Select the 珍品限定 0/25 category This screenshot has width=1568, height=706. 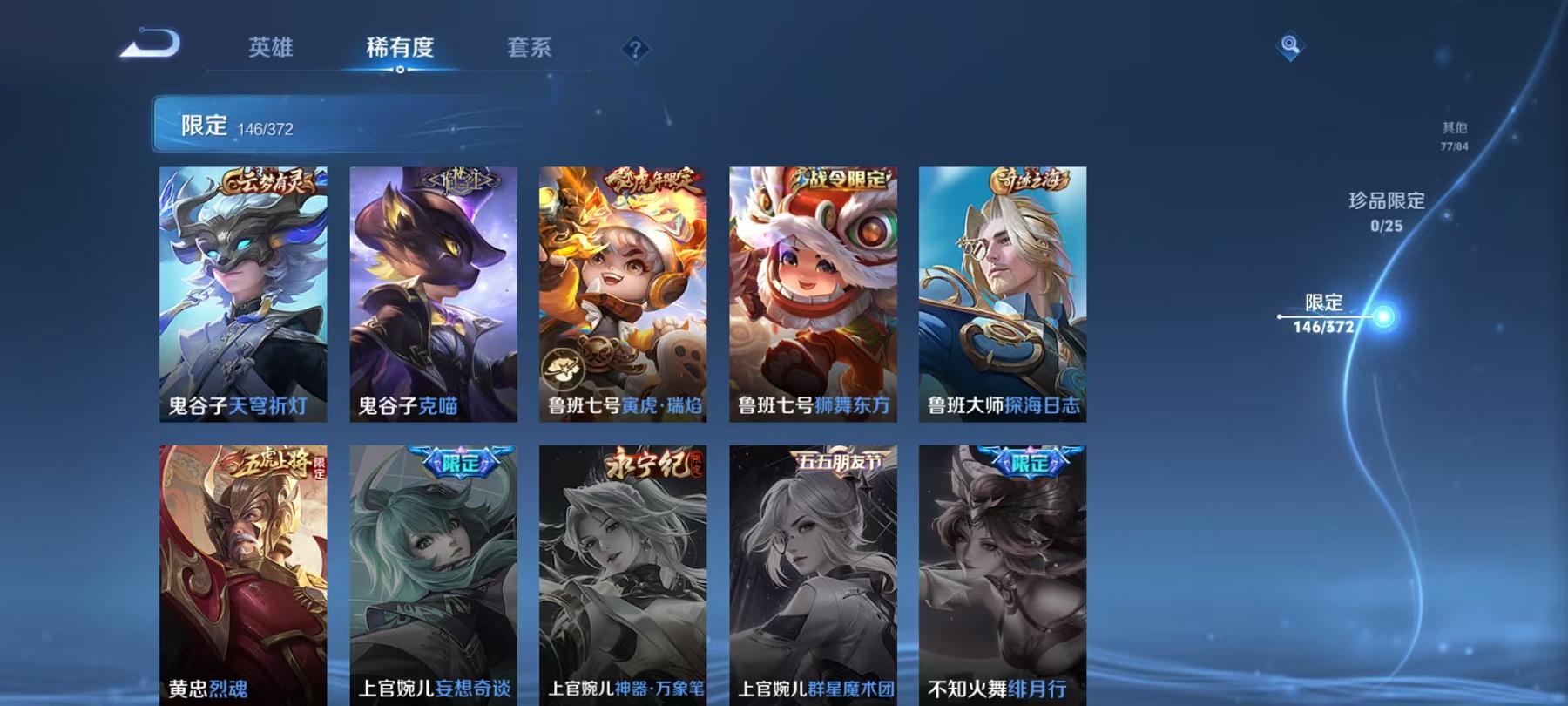[1385, 213]
